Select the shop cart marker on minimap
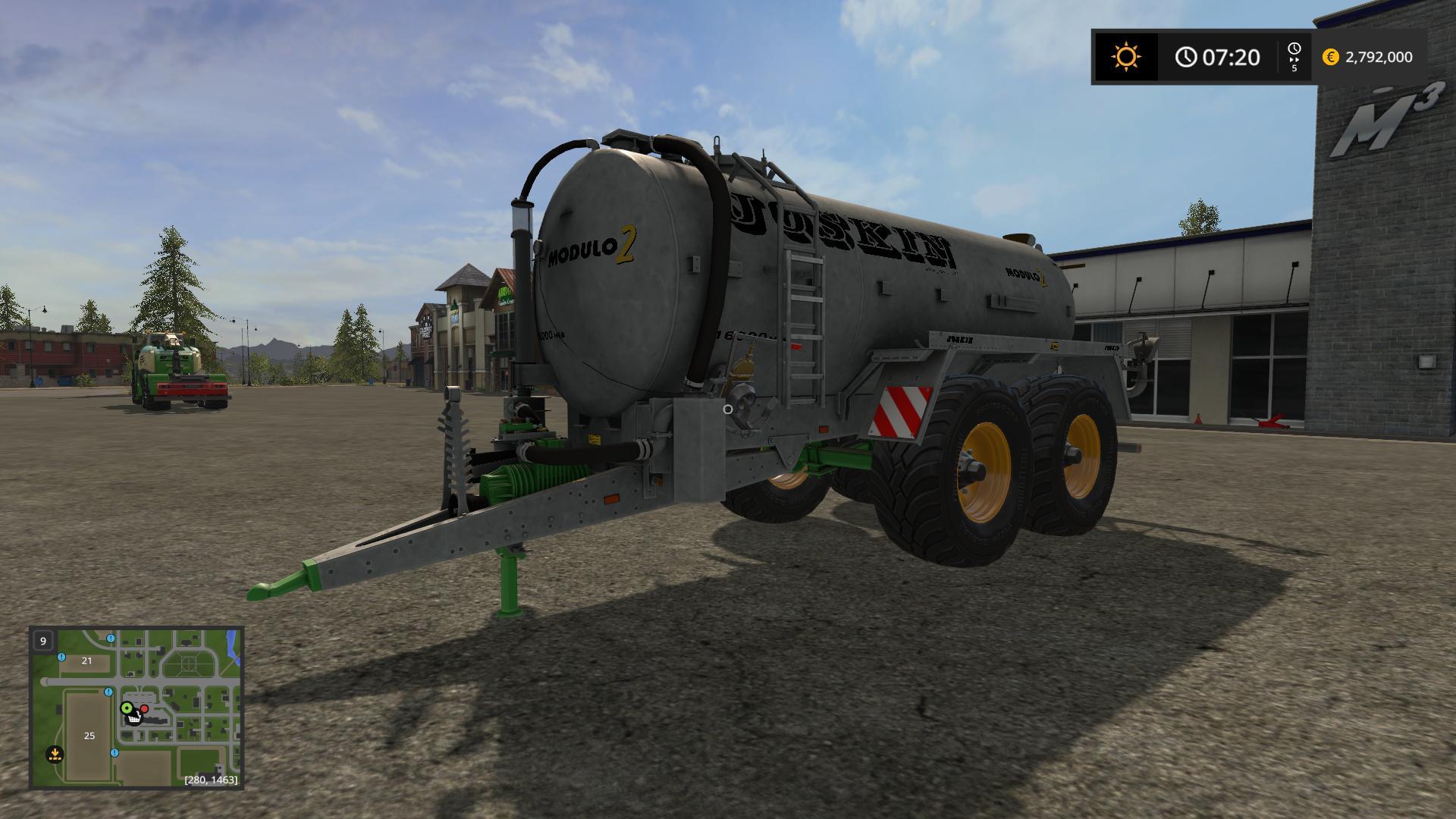The height and width of the screenshot is (819, 1456). pyautogui.click(x=134, y=717)
